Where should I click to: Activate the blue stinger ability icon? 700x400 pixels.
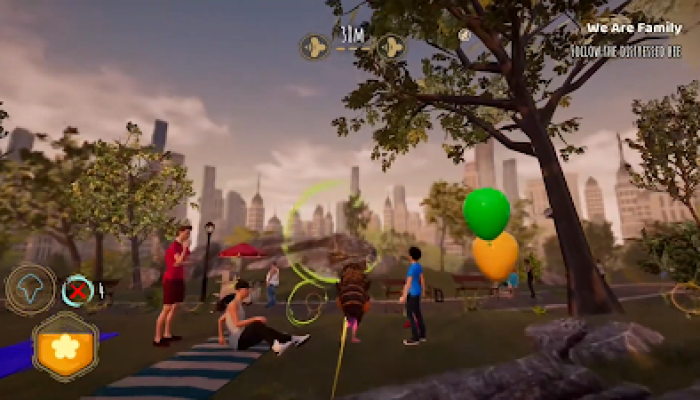pyautogui.click(x=31, y=289)
